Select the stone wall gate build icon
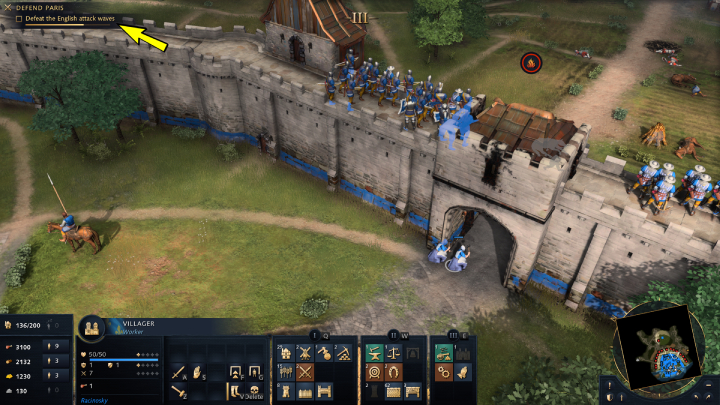Screen dimensions: 720x405 point(322,391)
